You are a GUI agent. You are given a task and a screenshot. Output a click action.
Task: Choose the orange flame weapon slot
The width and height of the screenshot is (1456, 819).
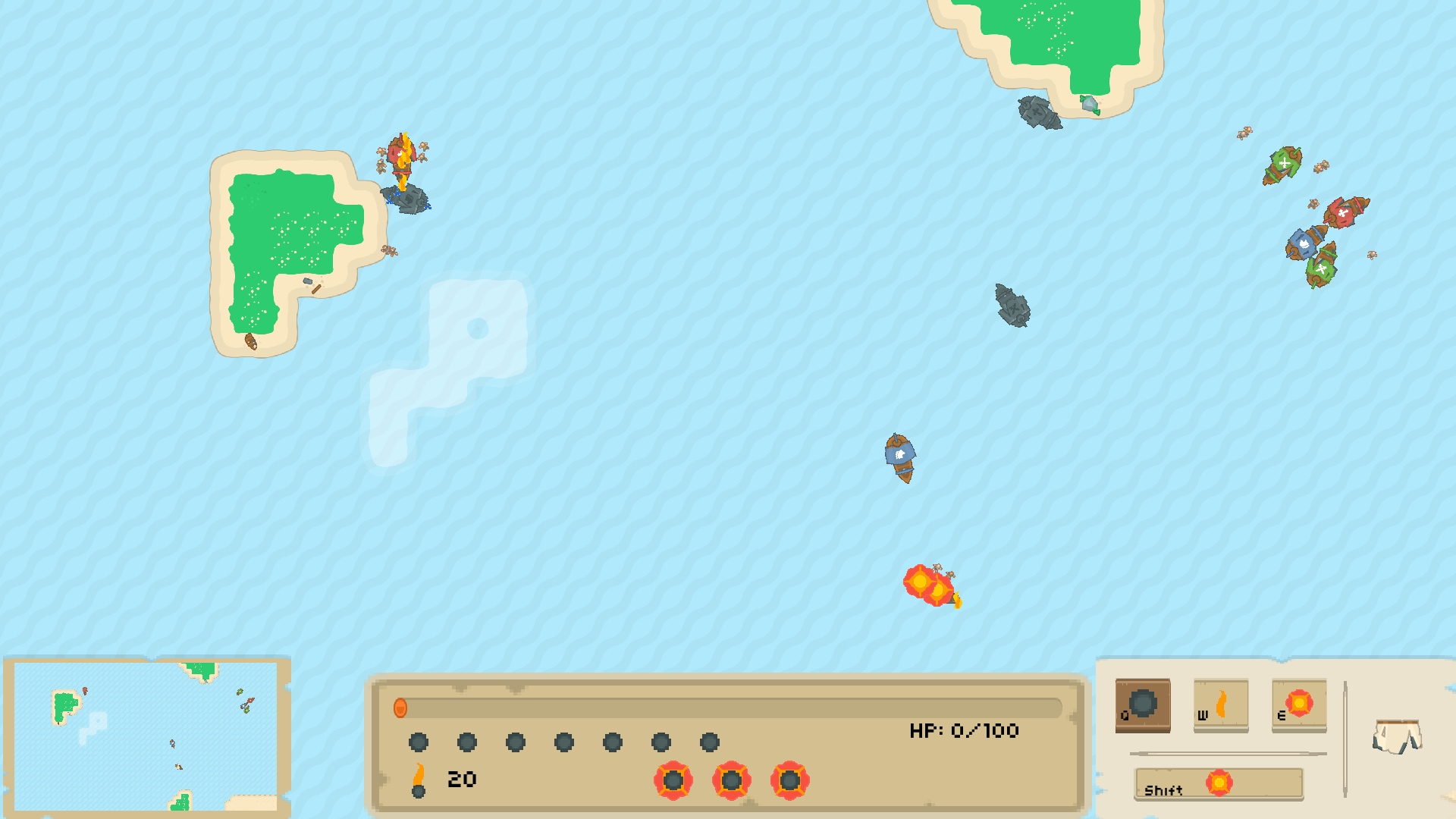tap(1220, 704)
